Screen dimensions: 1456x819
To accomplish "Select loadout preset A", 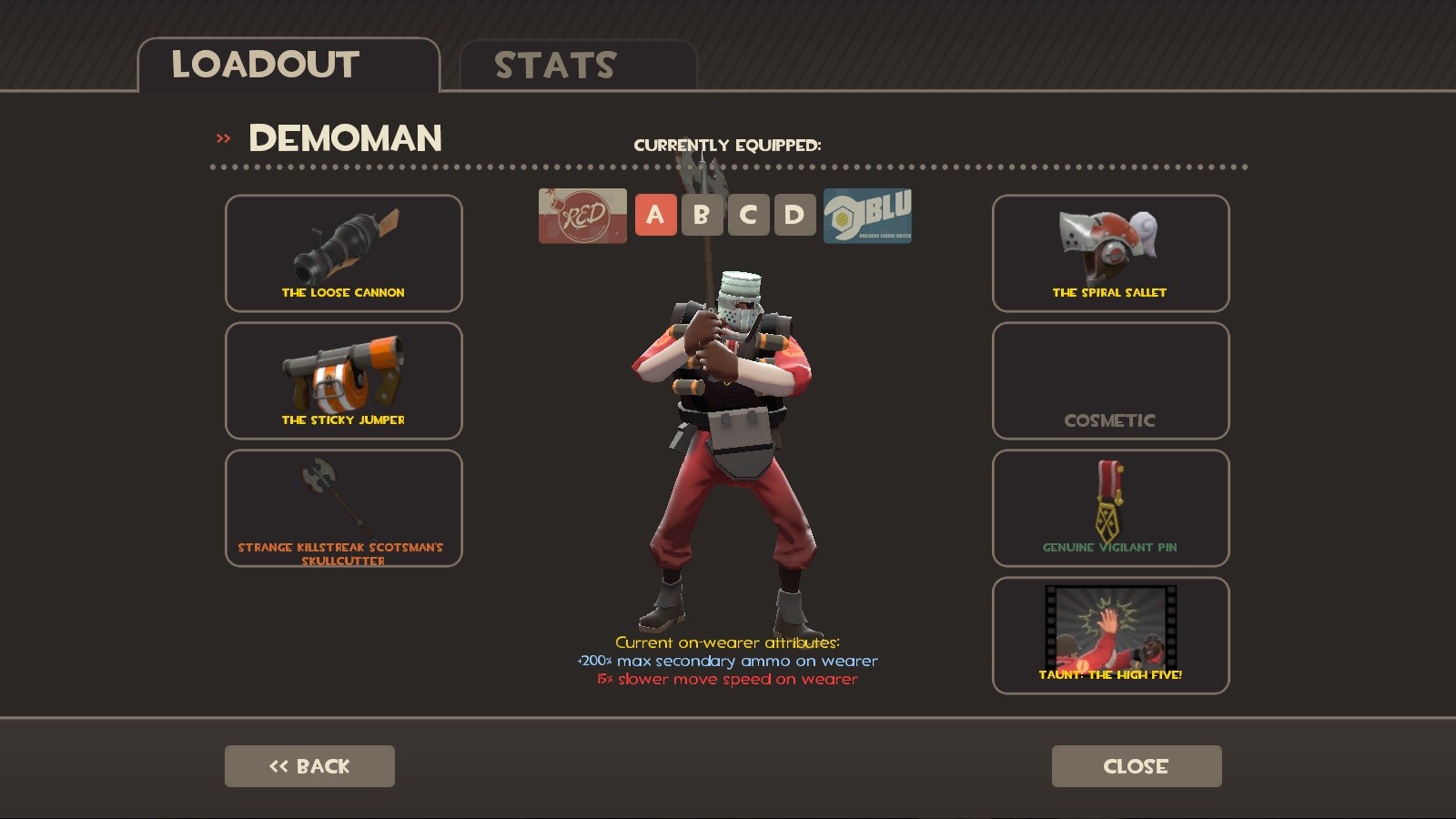I will point(655,215).
